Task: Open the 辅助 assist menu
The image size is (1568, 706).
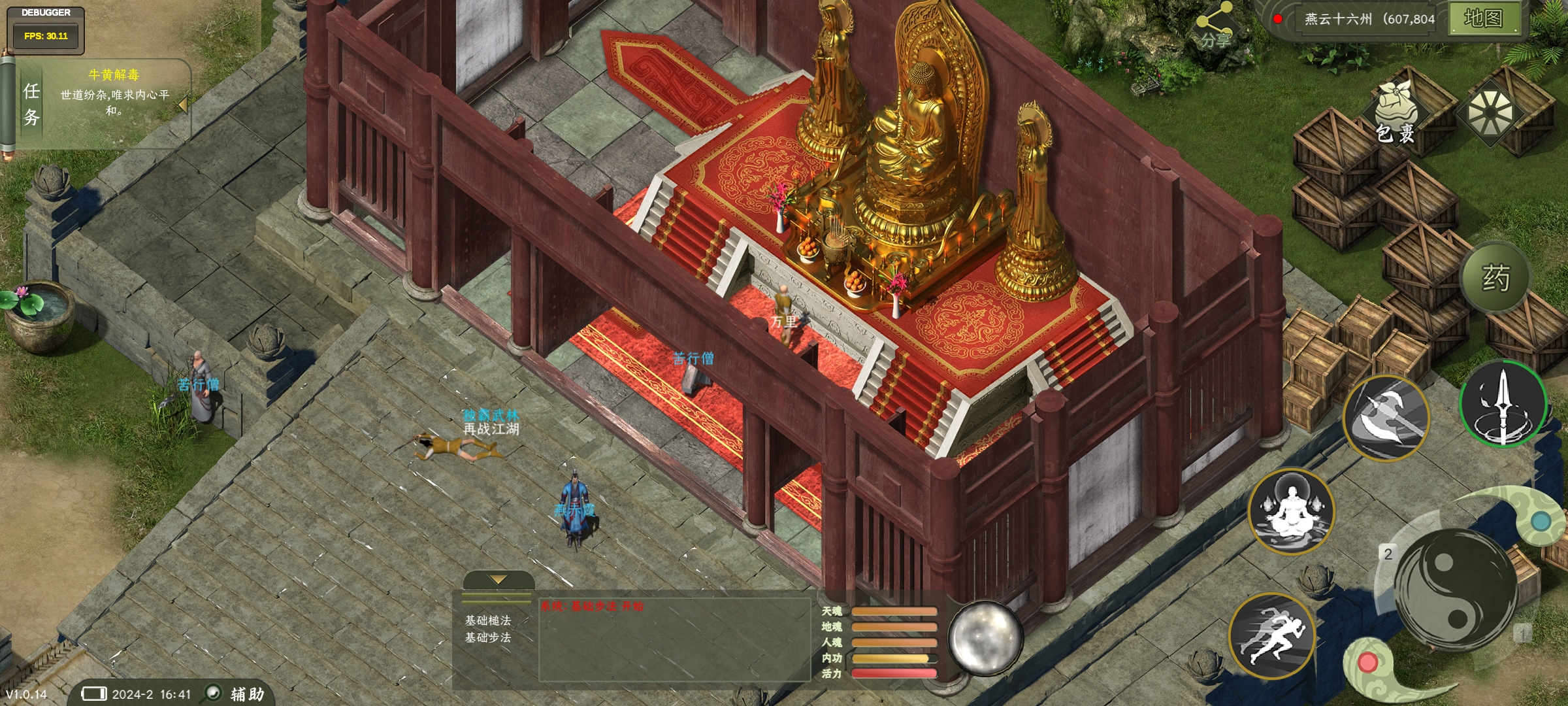Action: click(237, 694)
